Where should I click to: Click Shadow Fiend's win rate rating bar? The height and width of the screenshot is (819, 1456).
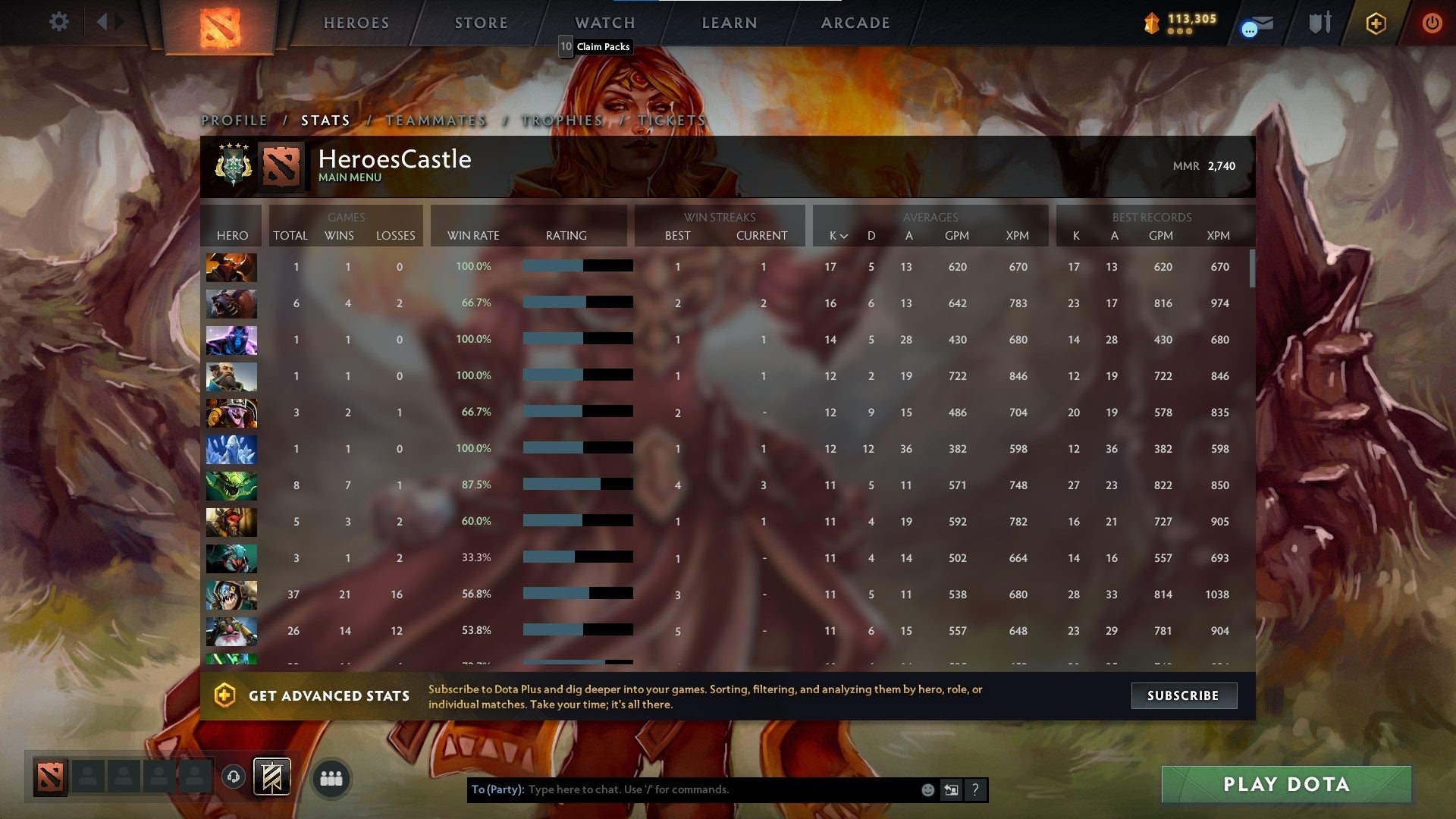578,266
